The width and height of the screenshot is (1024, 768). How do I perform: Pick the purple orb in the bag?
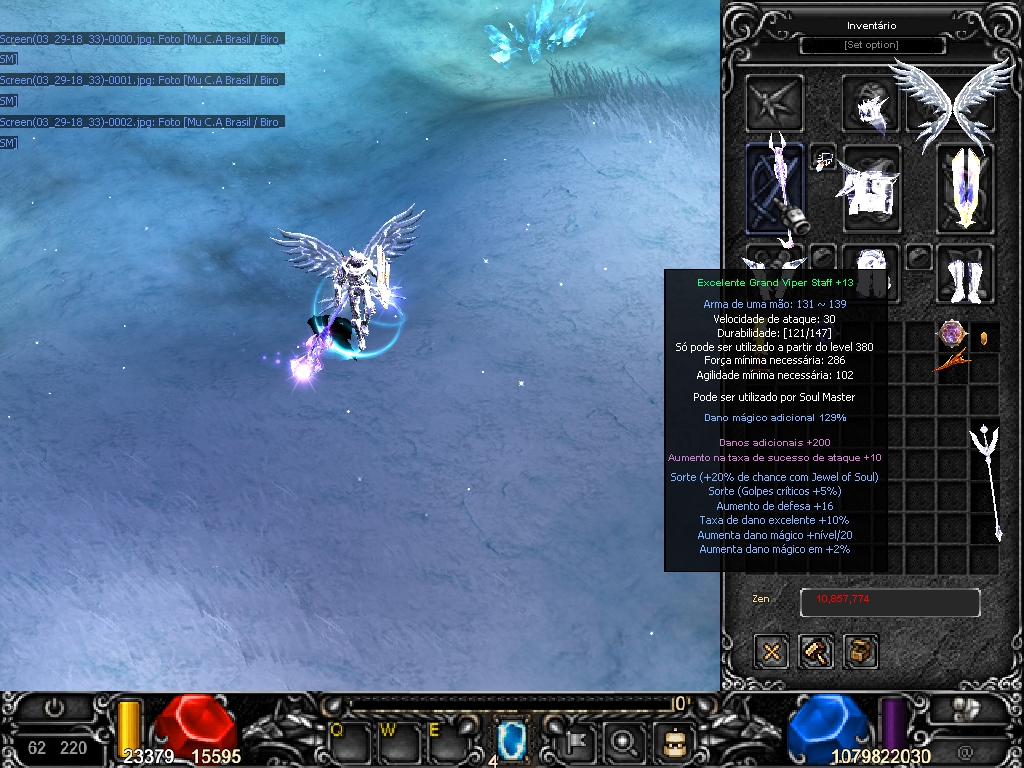952,334
